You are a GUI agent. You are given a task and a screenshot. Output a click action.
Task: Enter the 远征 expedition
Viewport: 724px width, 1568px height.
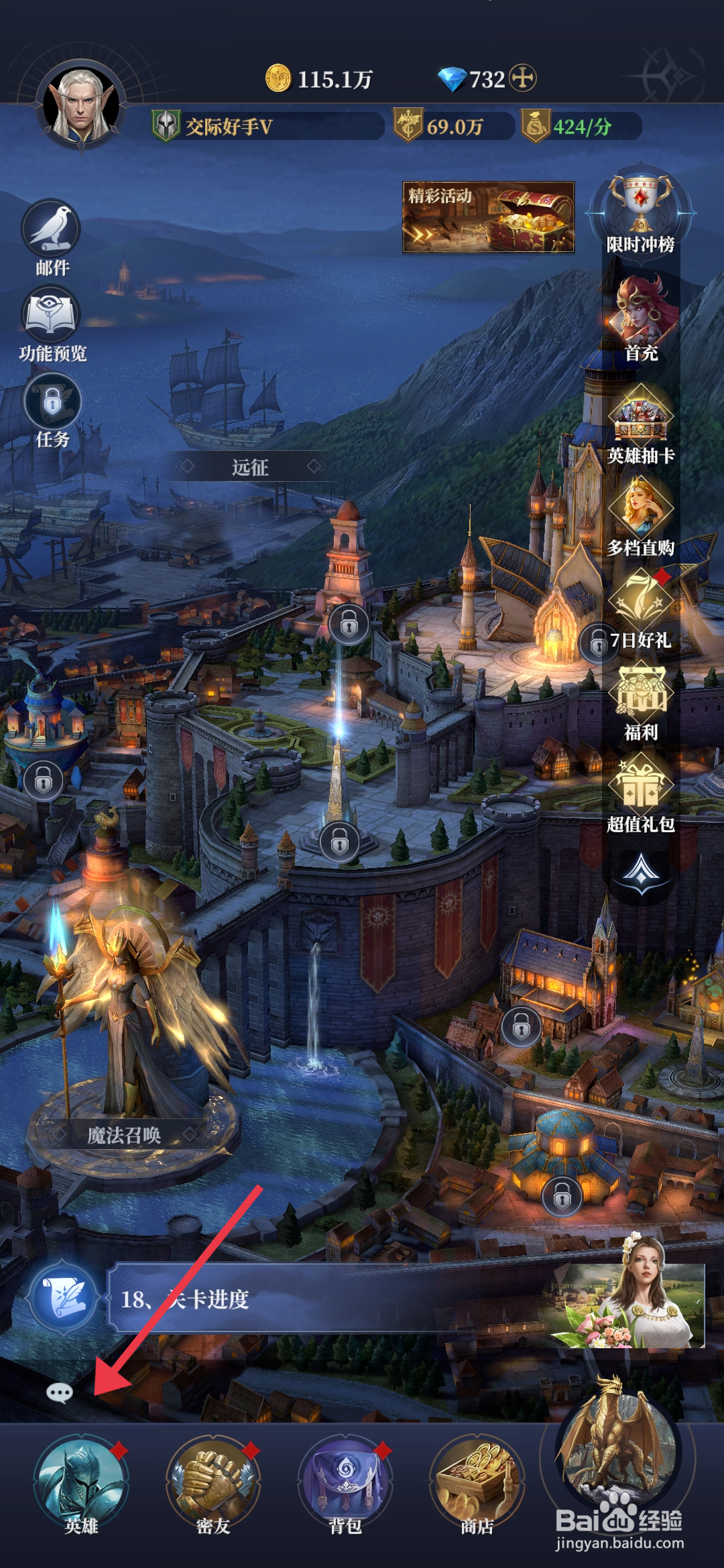click(250, 467)
